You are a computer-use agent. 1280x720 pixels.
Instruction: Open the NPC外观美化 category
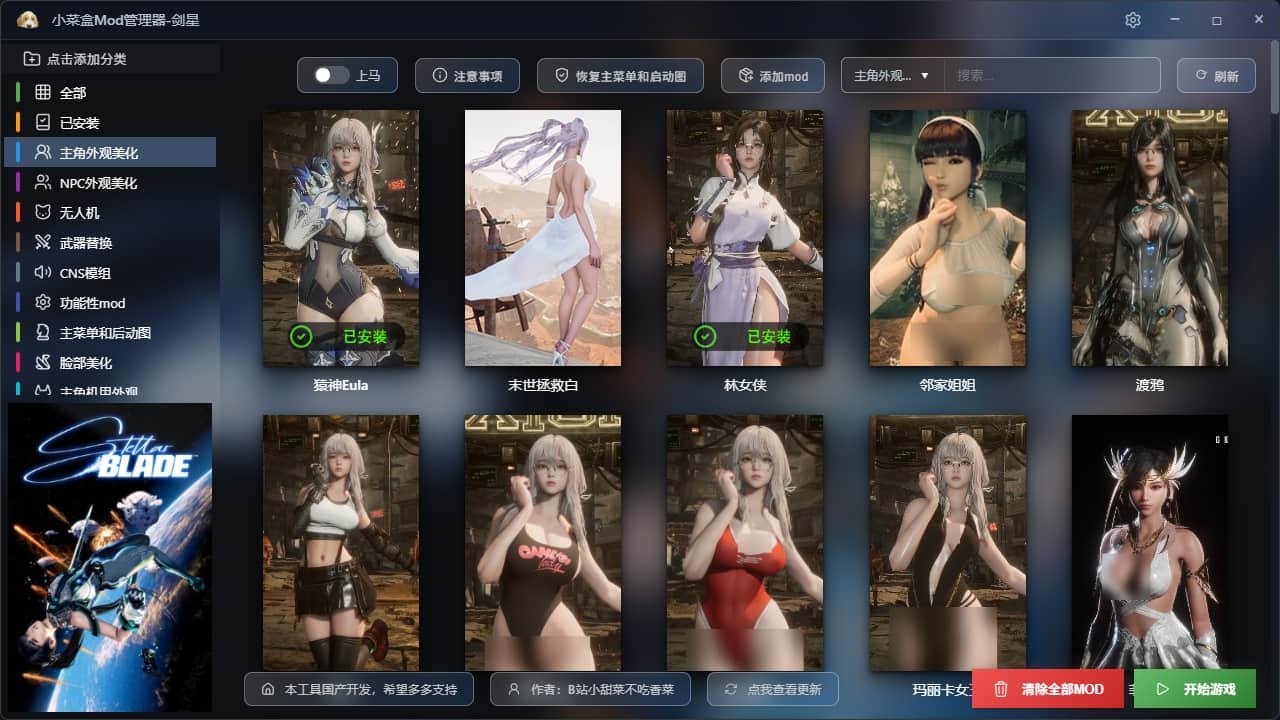(98, 183)
